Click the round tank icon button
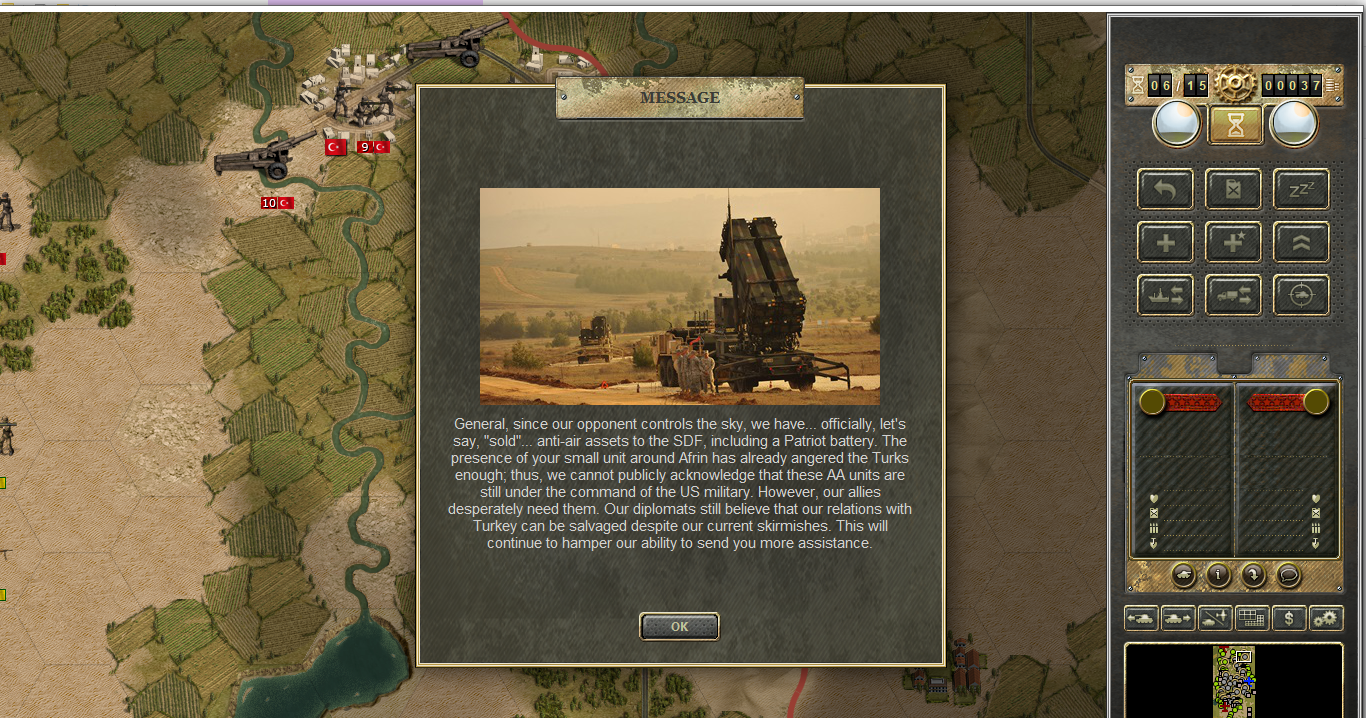Image resolution: width=1366 pixels, height=718 pixels. [1183, 575]
